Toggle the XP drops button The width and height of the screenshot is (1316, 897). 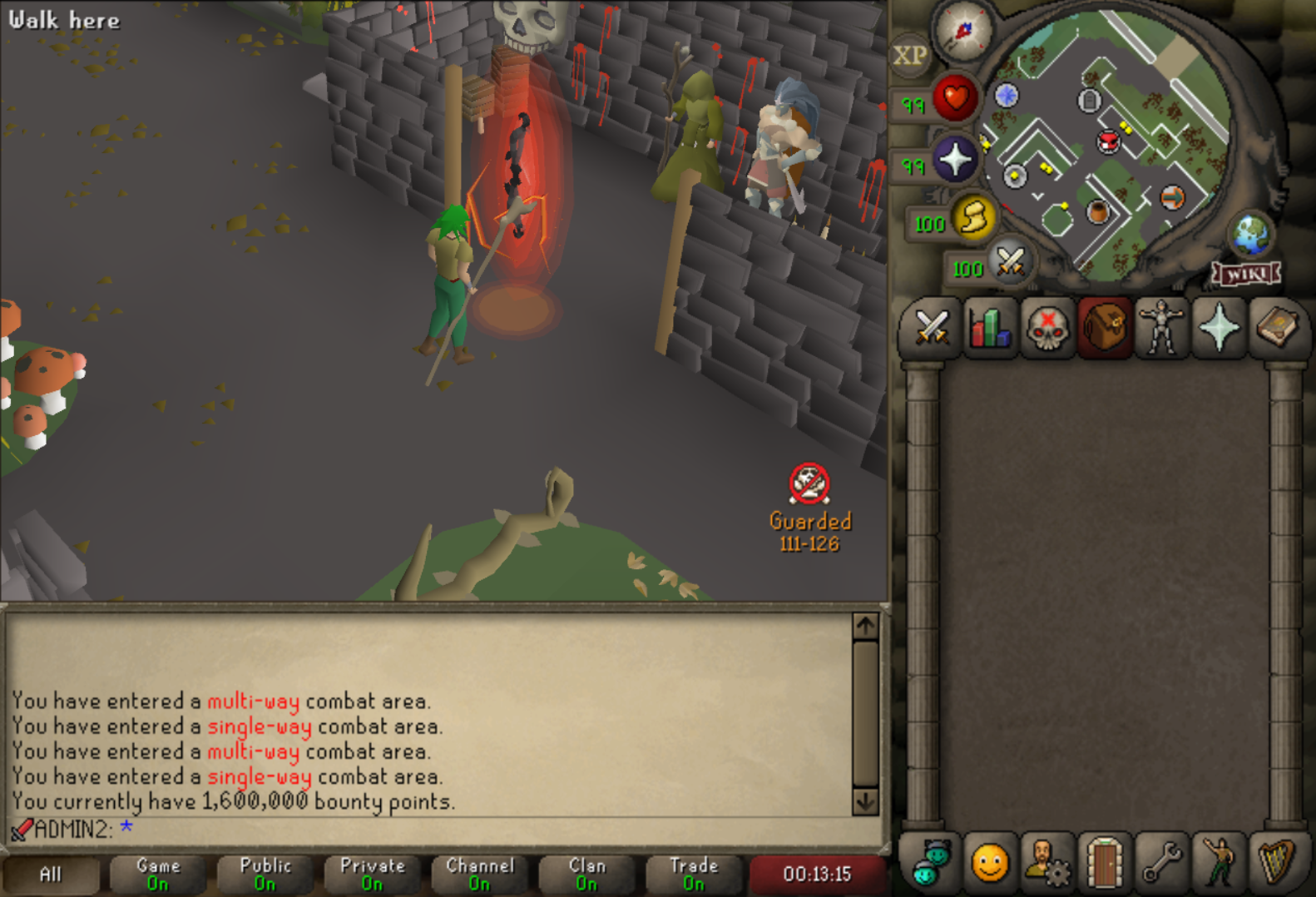(909, 56)
